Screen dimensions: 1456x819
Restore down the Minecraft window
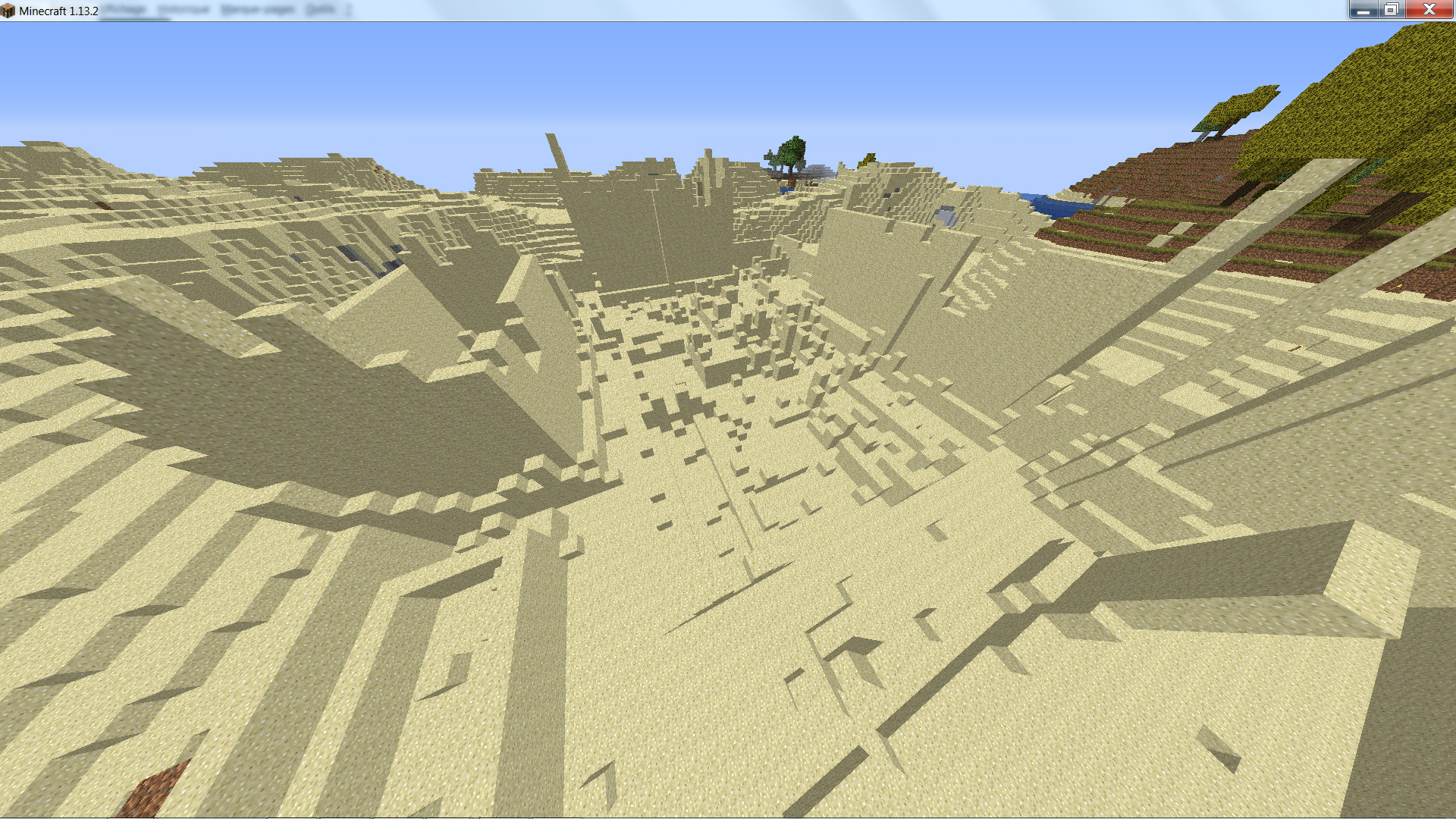1391,10
